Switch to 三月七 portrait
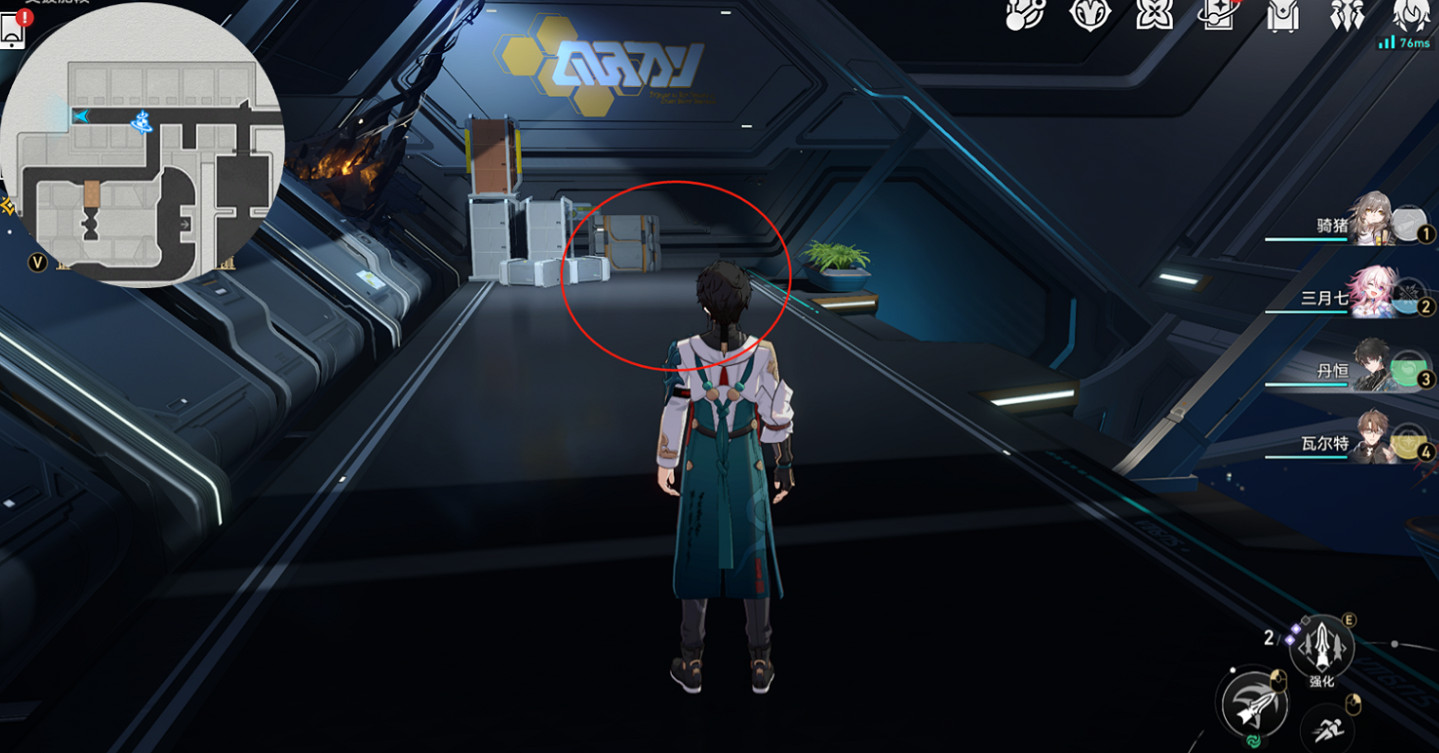The height and width of the screenshot is (753, 1439). [x=1373, y=294]
